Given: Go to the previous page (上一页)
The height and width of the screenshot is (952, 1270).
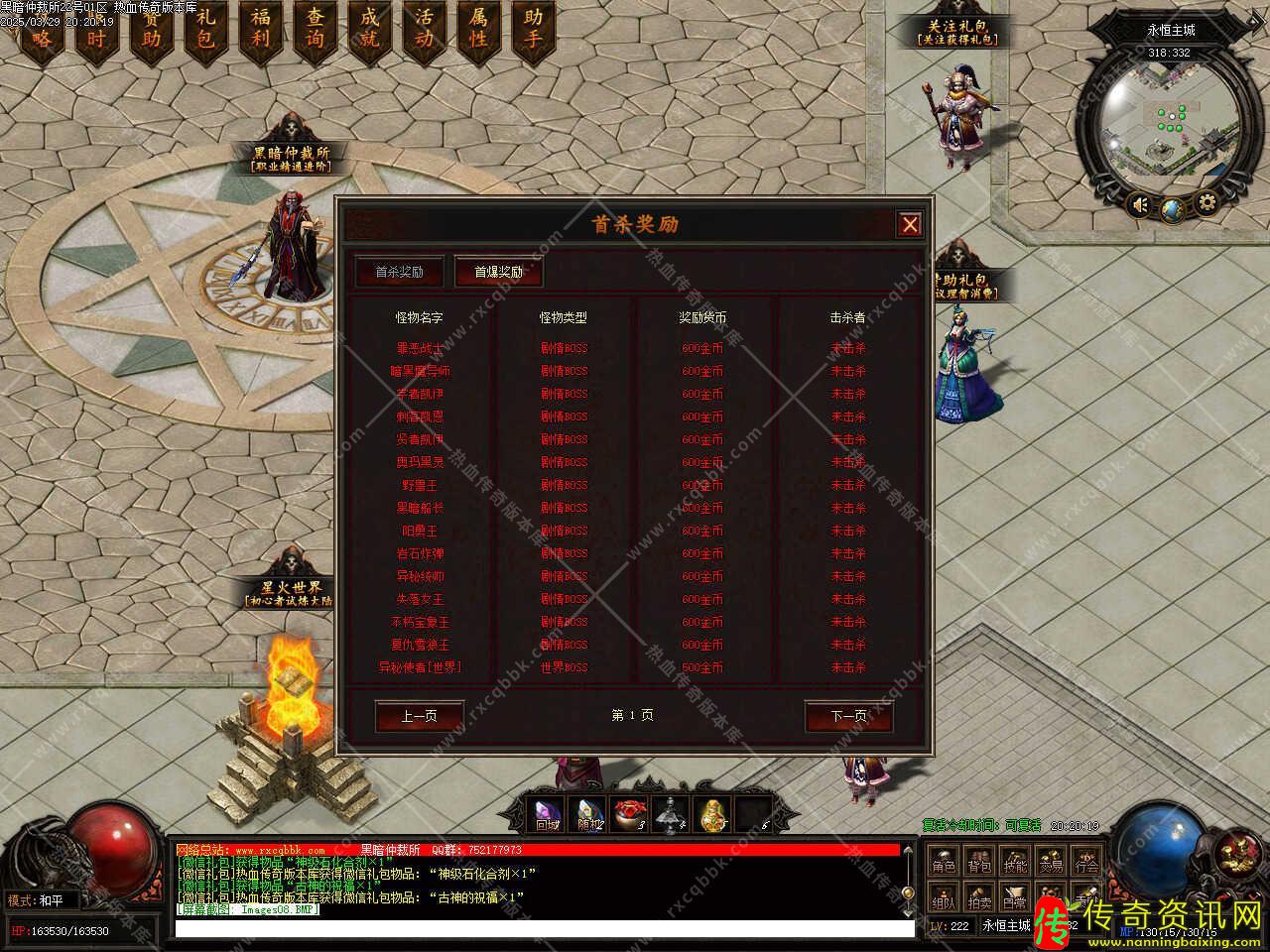Looking at the screenshot, I should click(419, 716).
